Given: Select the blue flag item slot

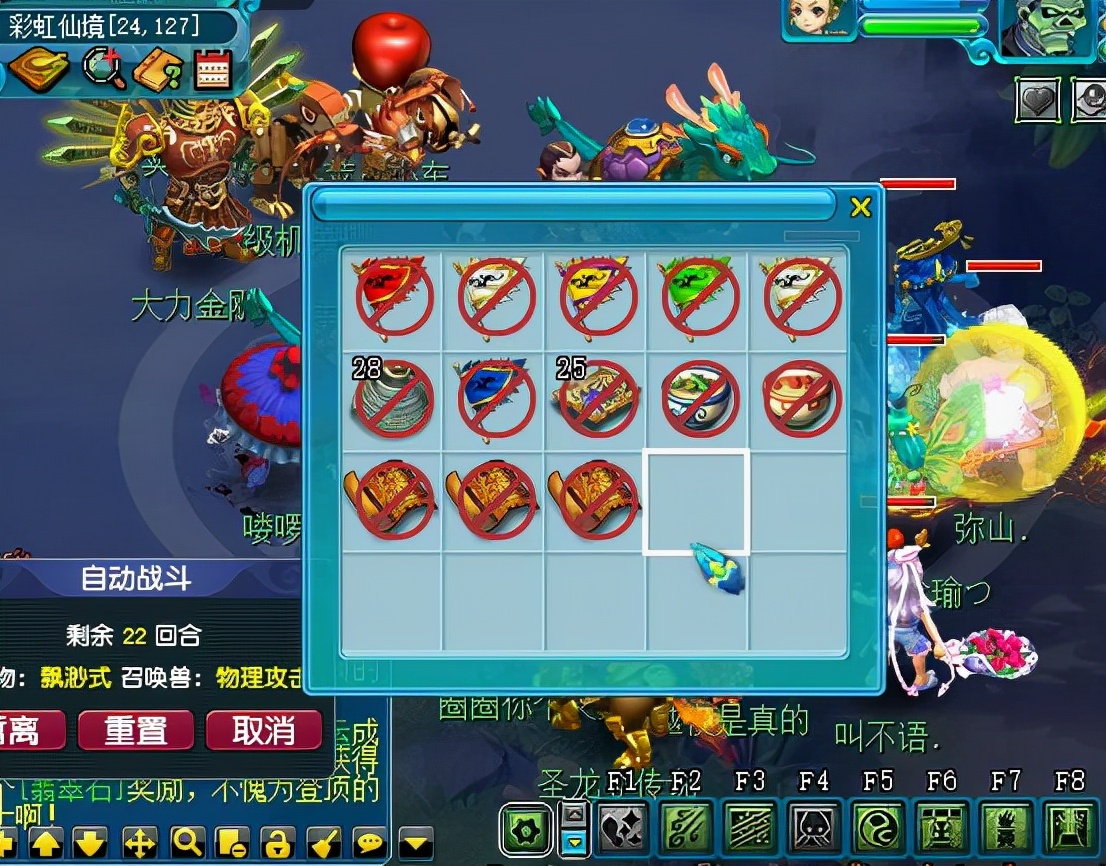Looking at the screenshot, I should (x=495, y=397).
